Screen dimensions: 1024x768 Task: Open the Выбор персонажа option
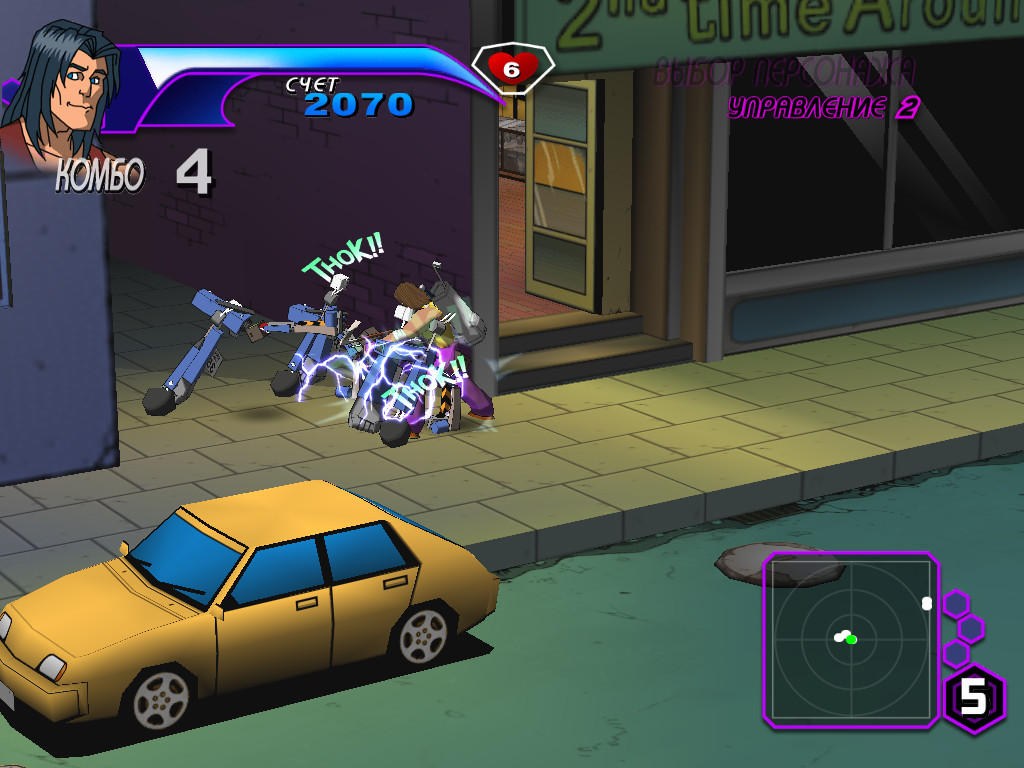(x=784, y=72)
